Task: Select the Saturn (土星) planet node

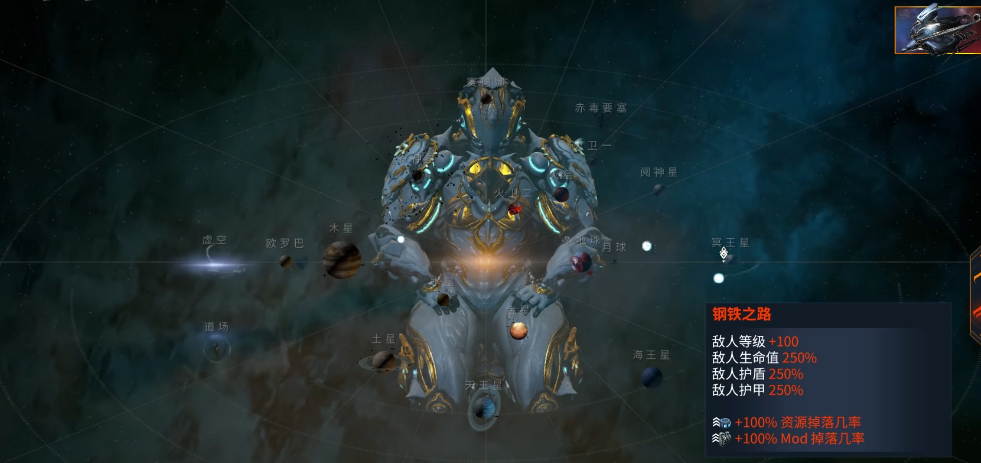Action: point(386,360)
